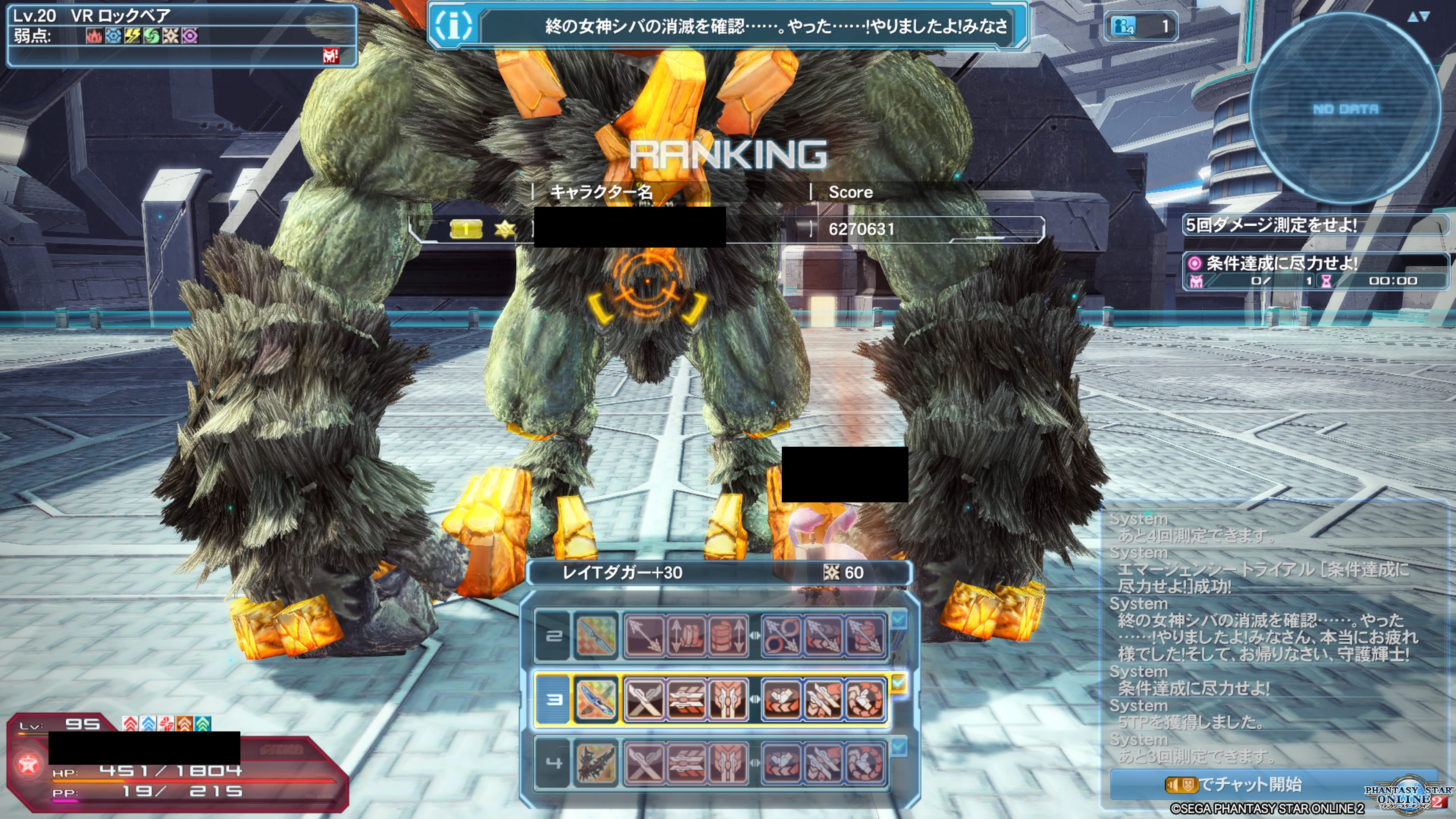The height and width of the screenshot is (819, 1456).
Task: Equip the dark red spiked weapon in palette 4
Action: click(596, 763)
